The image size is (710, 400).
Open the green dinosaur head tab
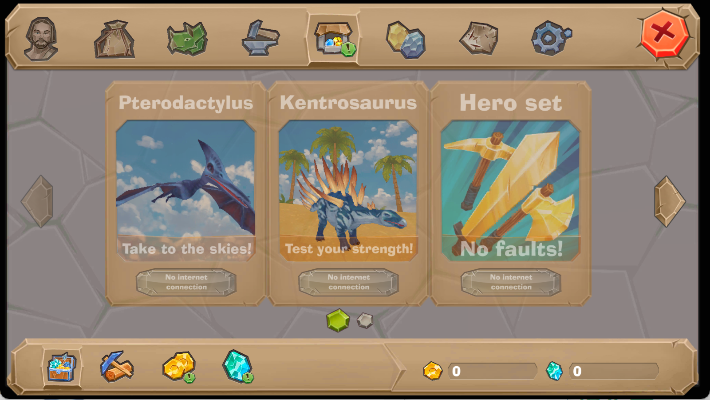187,38
